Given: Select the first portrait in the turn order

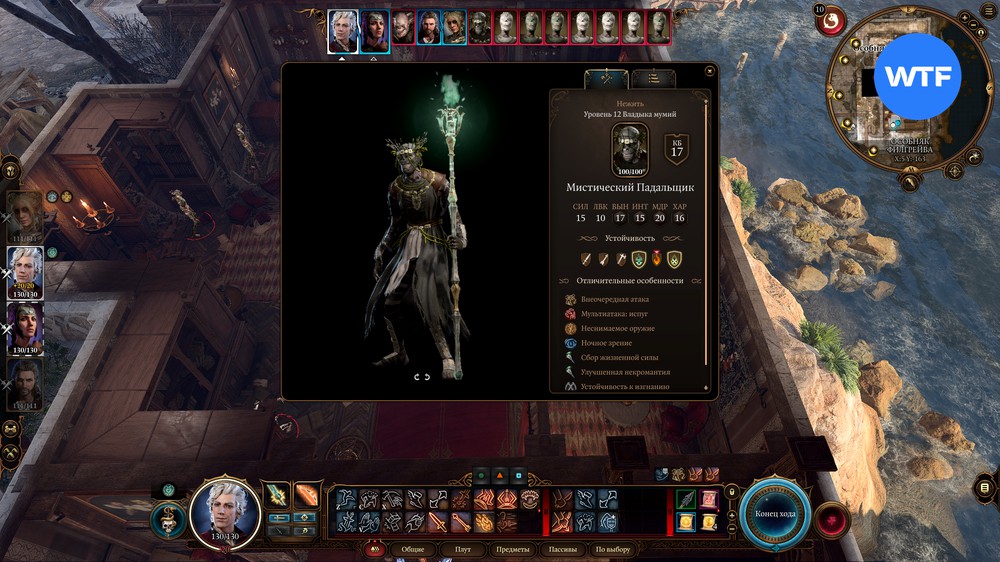Looking at the screenshot, I should click(342, 29).
